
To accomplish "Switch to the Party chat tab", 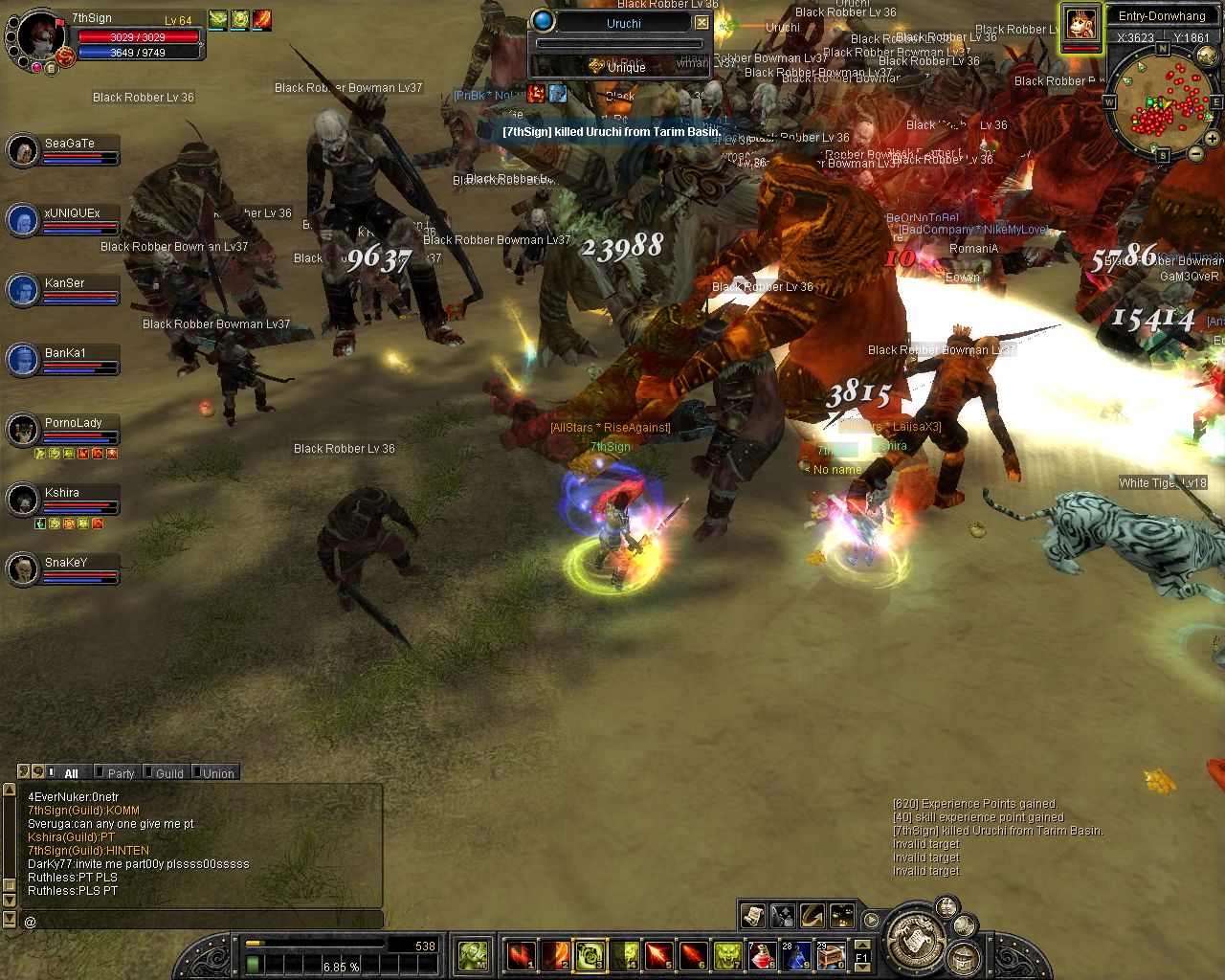I will 120,773.
